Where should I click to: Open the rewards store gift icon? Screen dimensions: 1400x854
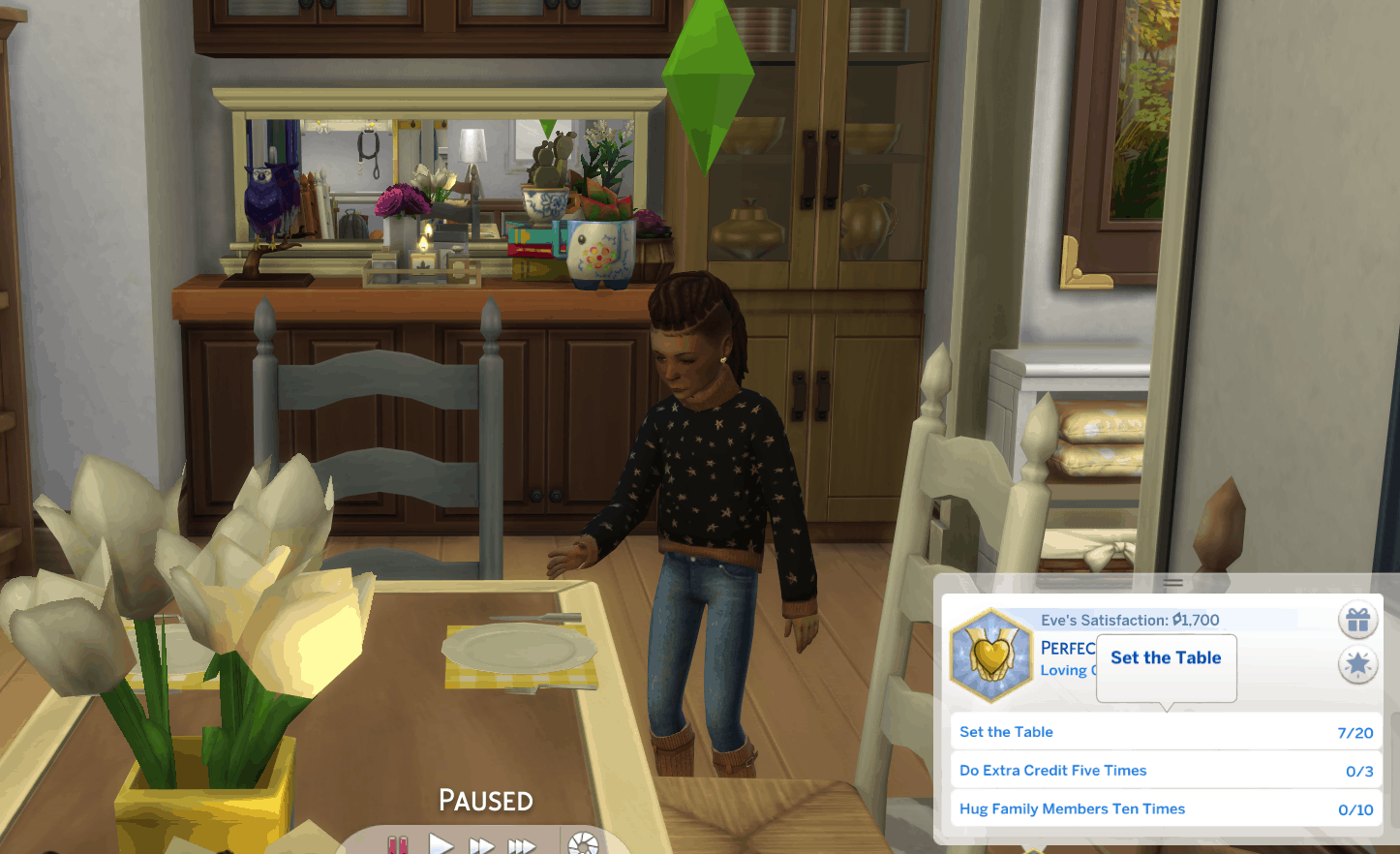click(1357, 620)
